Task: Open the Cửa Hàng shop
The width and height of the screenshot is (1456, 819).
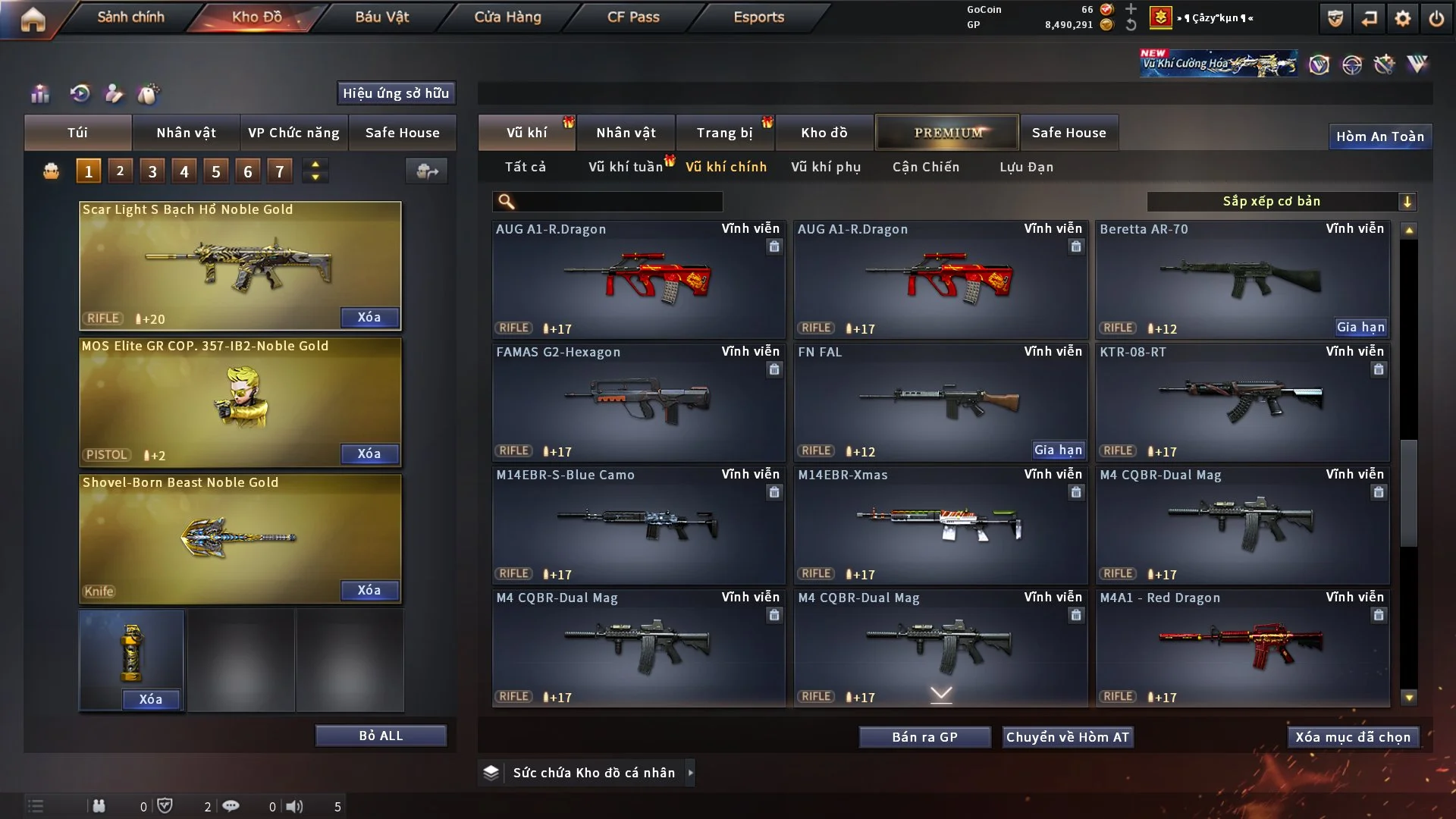Action: 507,17
